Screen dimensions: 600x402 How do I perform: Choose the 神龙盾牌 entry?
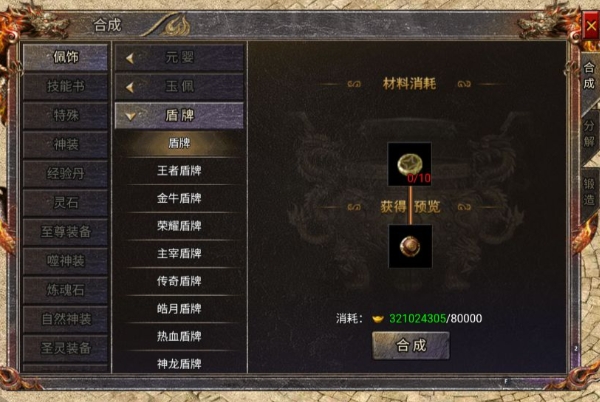179,363
